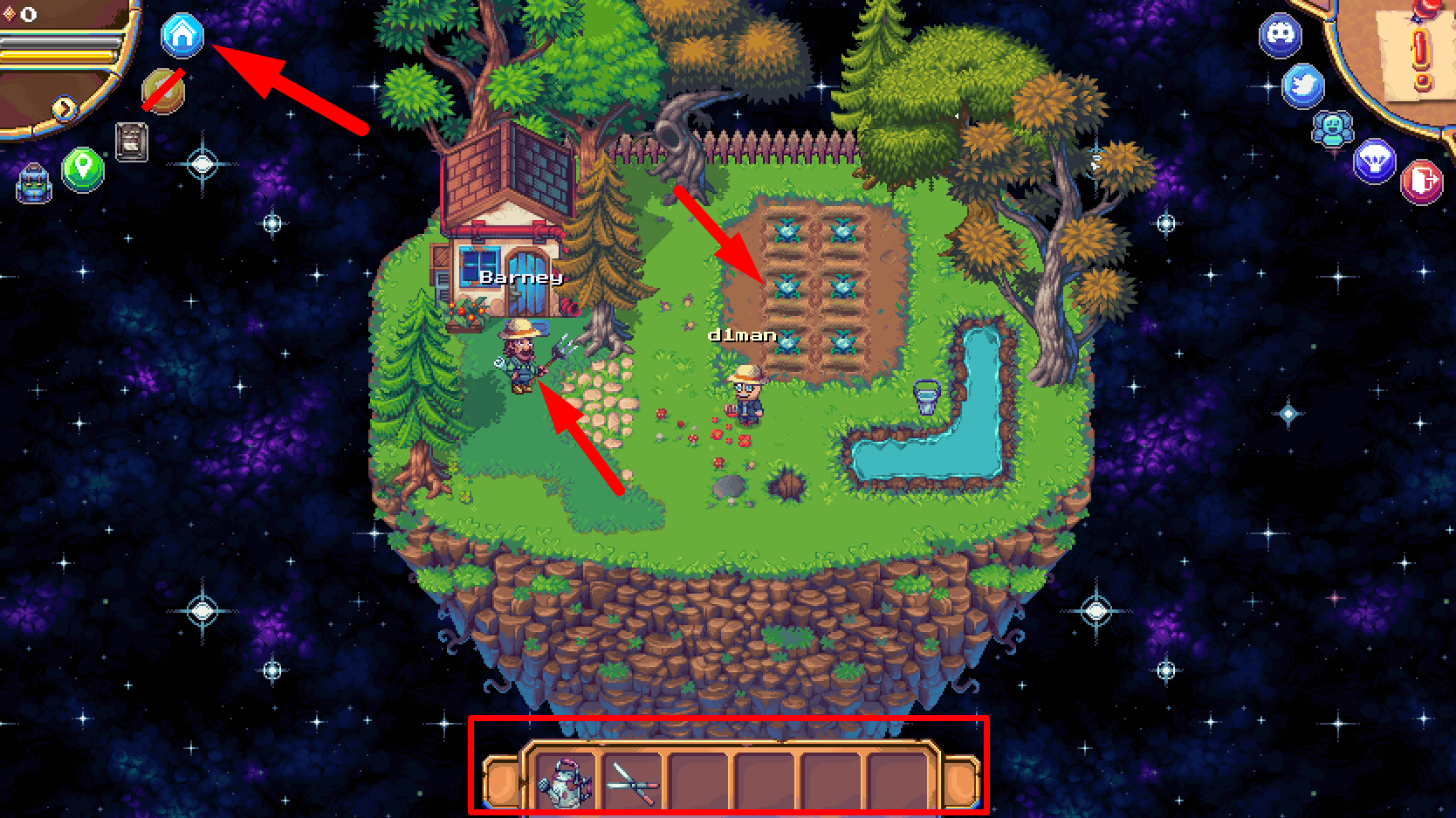1456x818 pixels.
Task: Open the Twitter bird button
Action: tap(1303, 86)
